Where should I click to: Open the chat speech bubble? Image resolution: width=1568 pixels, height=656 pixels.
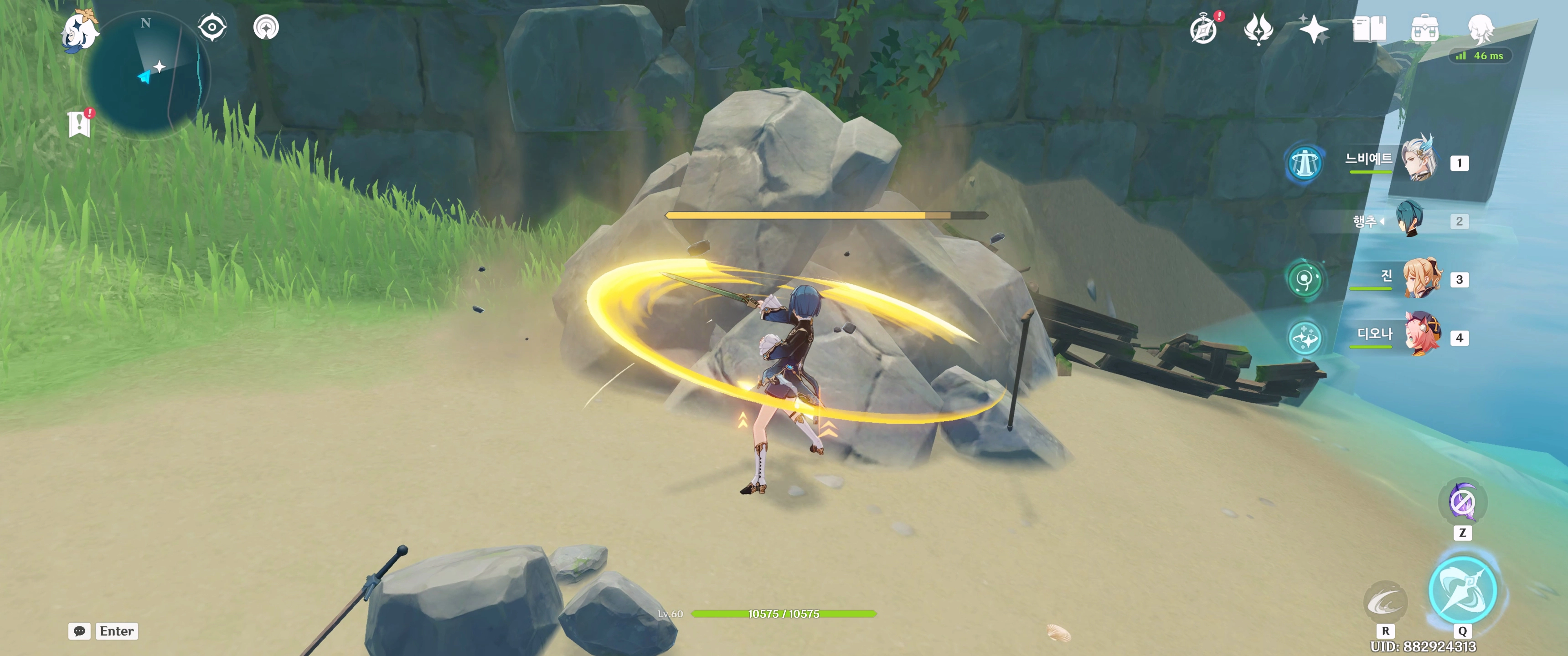tap(80, 631)
